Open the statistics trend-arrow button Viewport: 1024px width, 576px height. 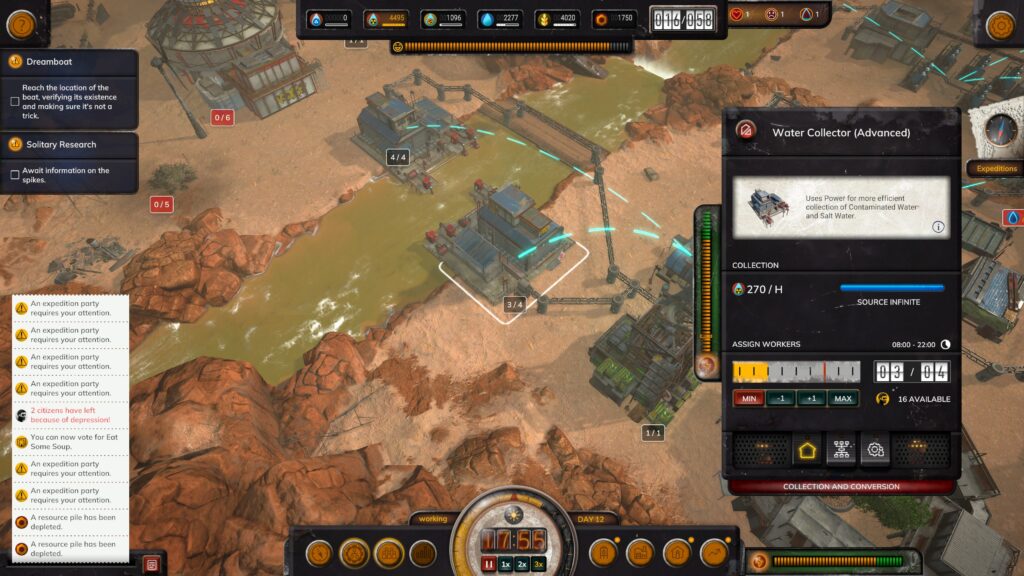[714, 552]
